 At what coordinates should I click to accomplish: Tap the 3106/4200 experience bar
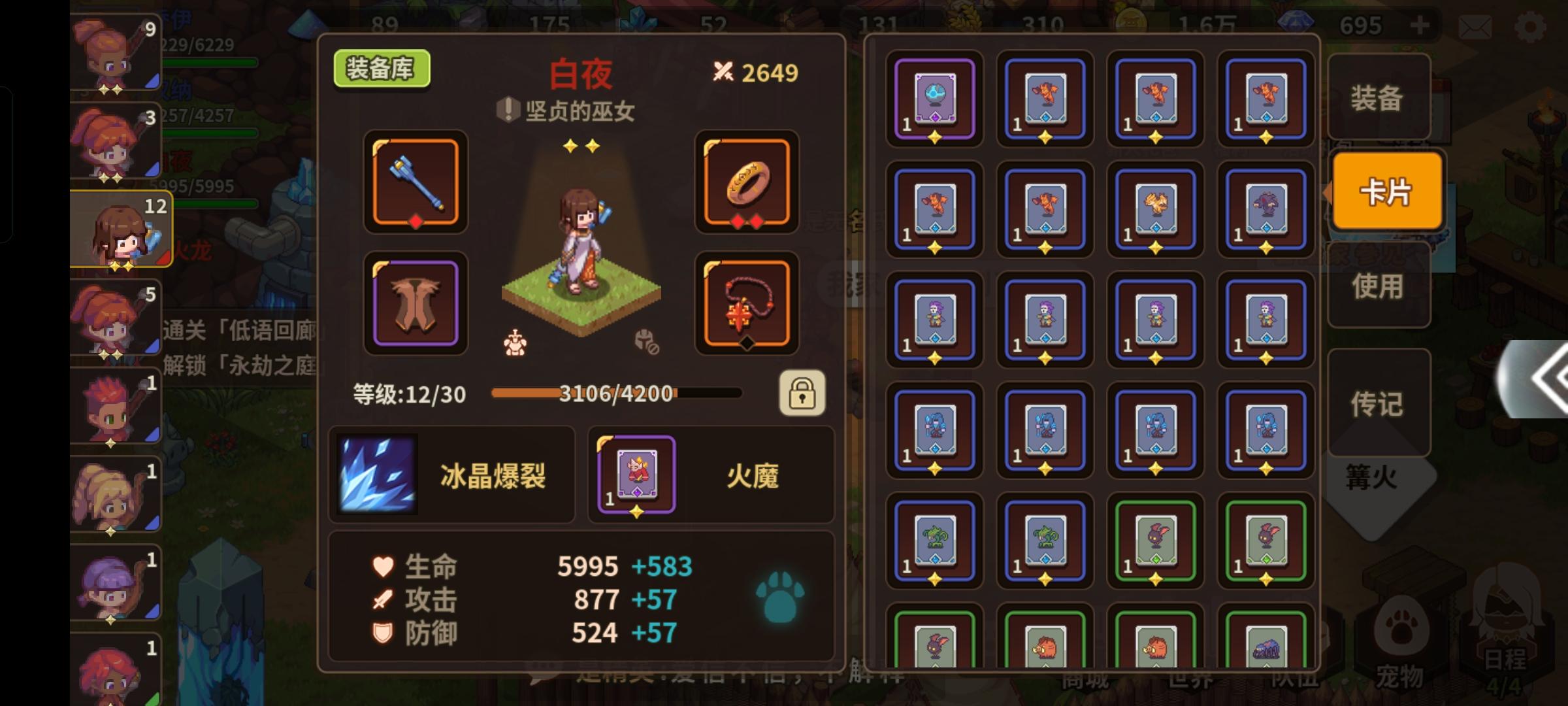[615, 394]
